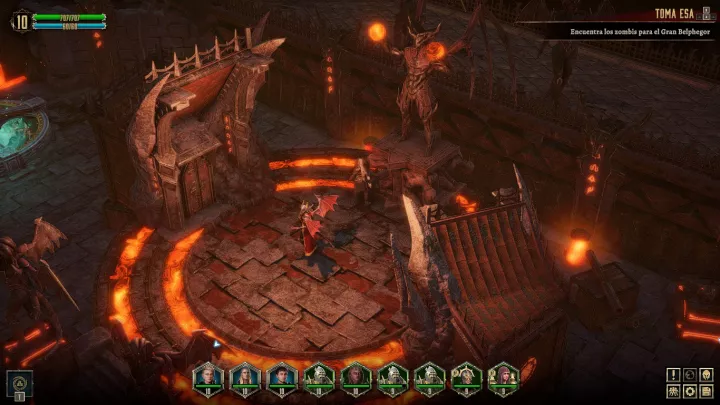The width and height of the screenshot is (720, 405).
Task: Click the helmet character icon
Action: coord(706,375)
